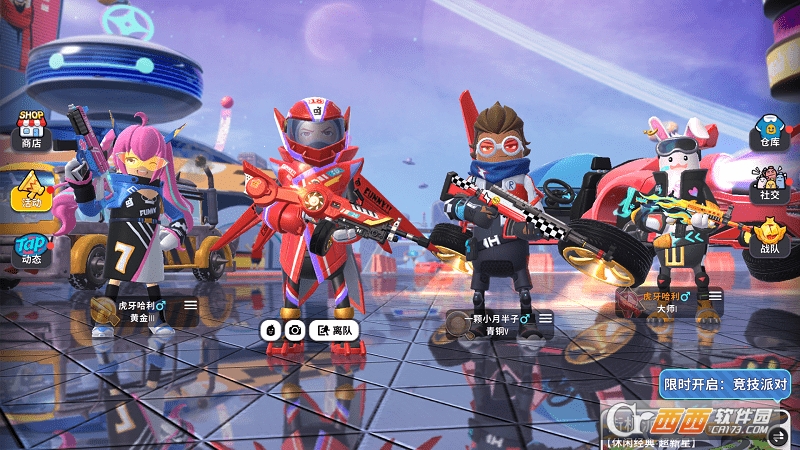Click the camera icon button
The image size is (800, 450).
pos(295,330)
